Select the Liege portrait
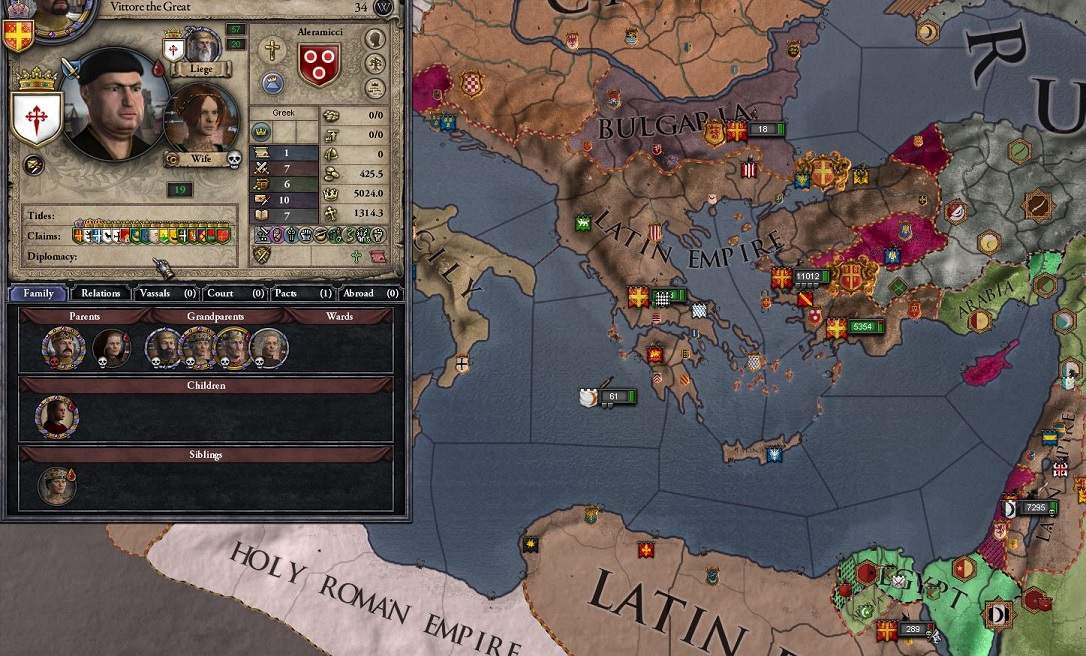Image resolution: width=1086 pixels, height=656 pixels. pyautogui.click(x=203, y=44)
